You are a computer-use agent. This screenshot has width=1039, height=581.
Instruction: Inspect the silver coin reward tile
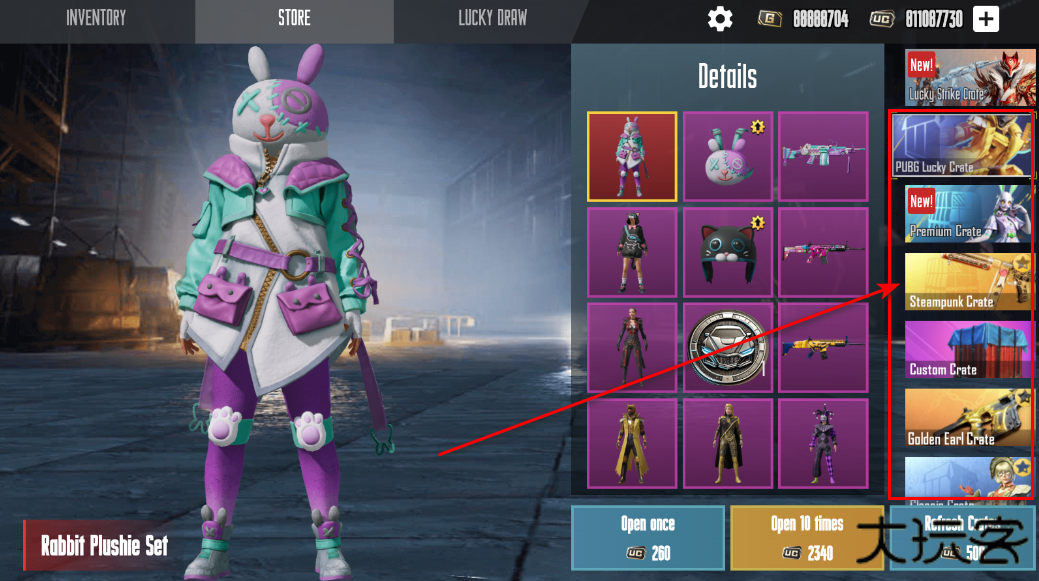click(x=727, y=348)
